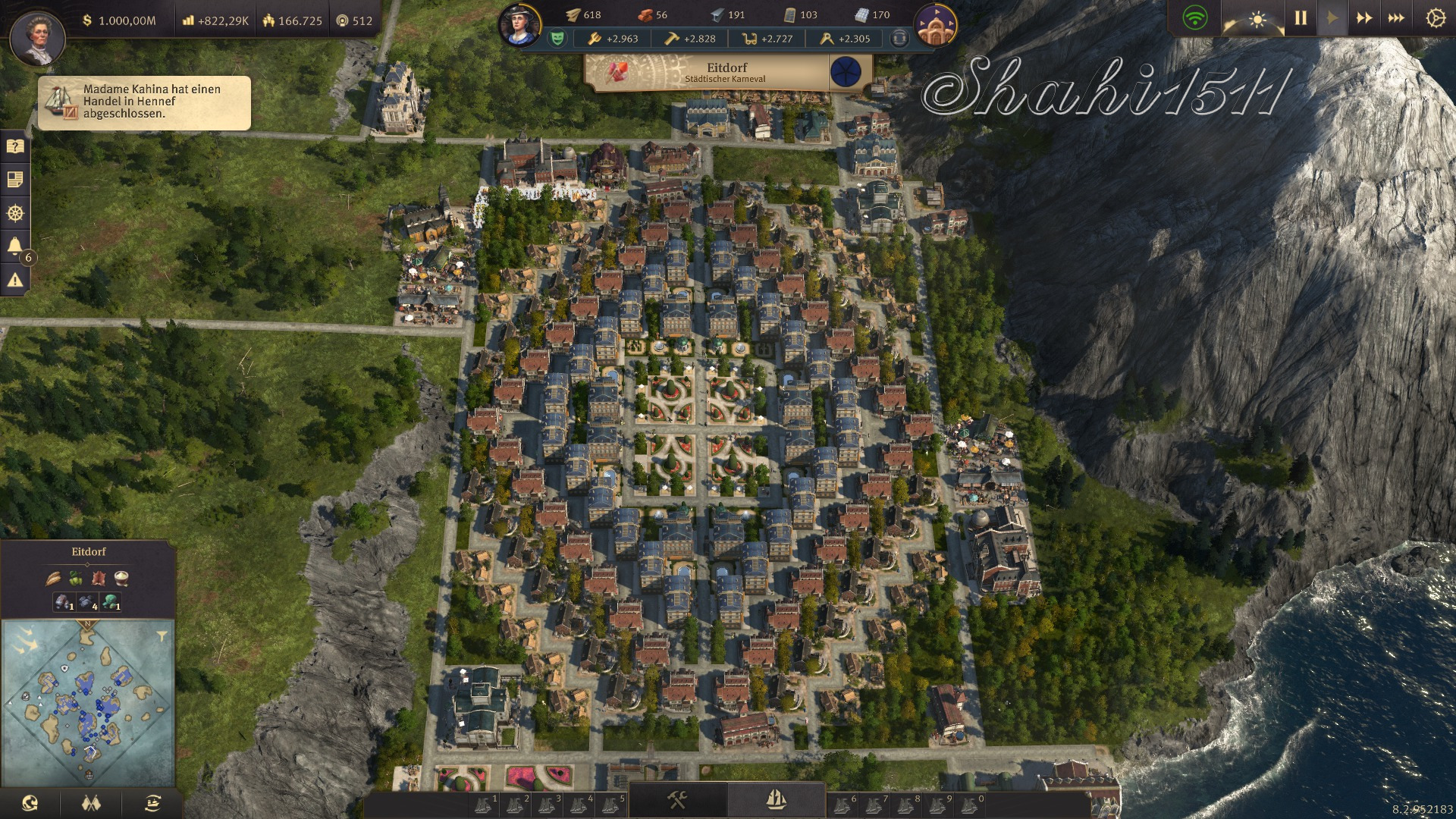1456x819 pixels.
Task: Click the minimap world view
Action: click(x=88, y=701)
